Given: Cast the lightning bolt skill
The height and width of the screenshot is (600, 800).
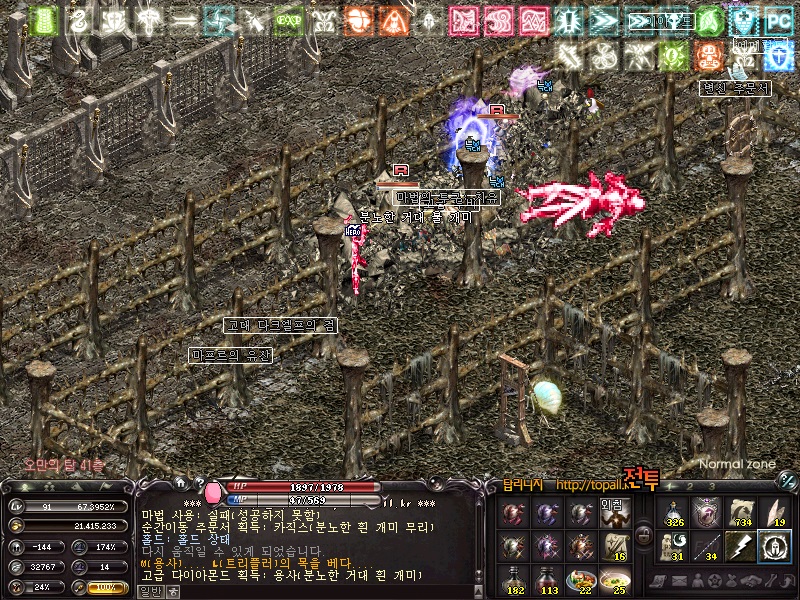Looking at the screenshot, I should point(741,547).
